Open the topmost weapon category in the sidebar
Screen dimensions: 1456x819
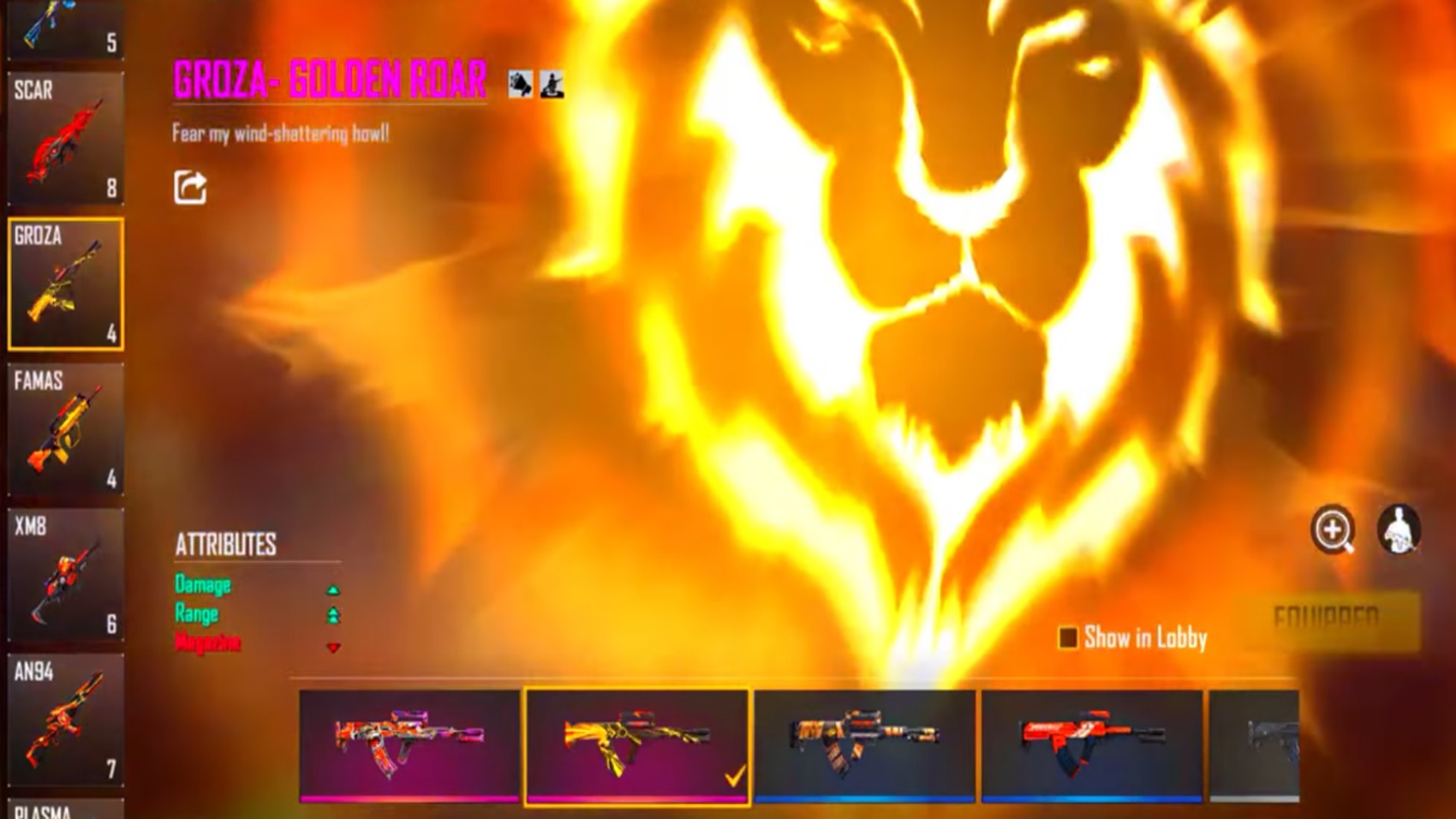coord(64,26)
